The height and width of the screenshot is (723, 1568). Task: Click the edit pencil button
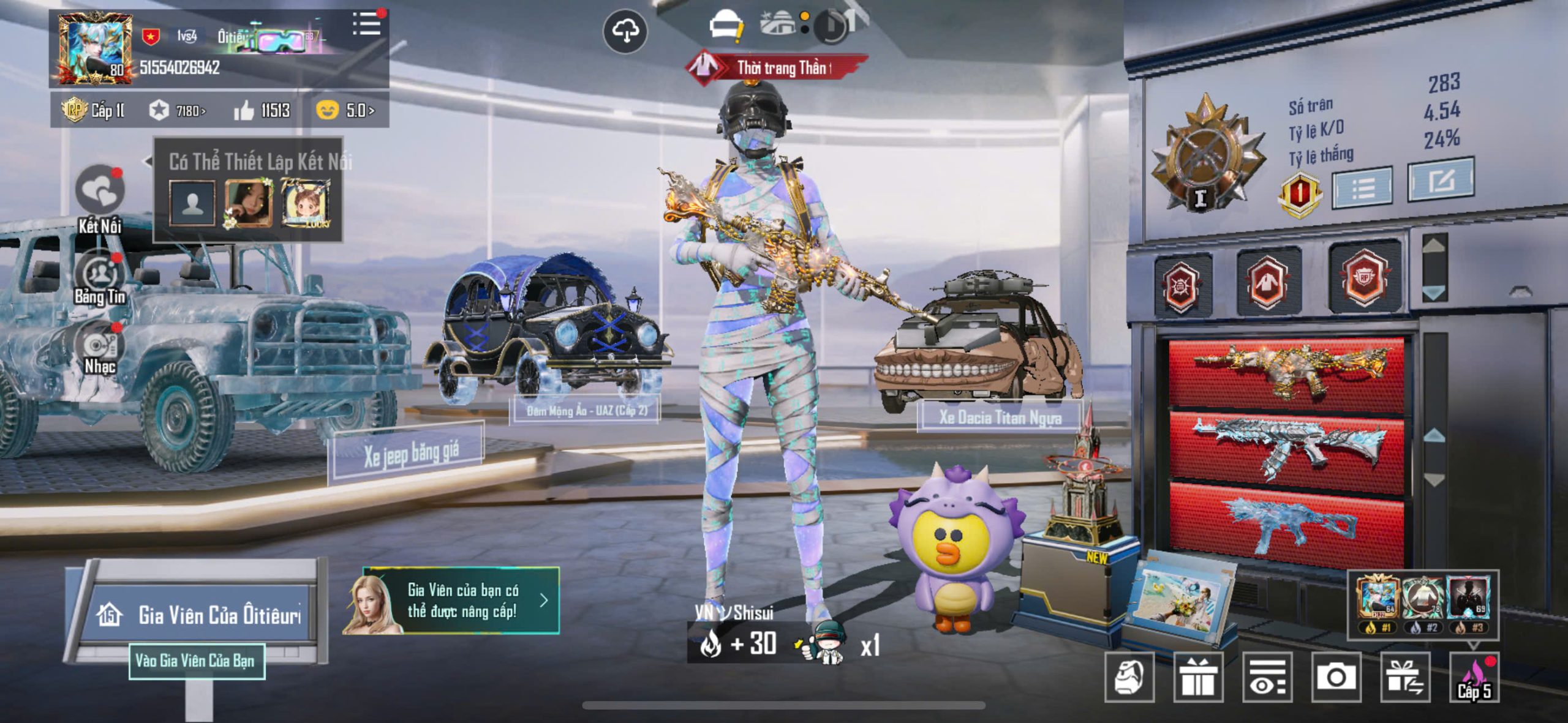tap(1441, 181)
